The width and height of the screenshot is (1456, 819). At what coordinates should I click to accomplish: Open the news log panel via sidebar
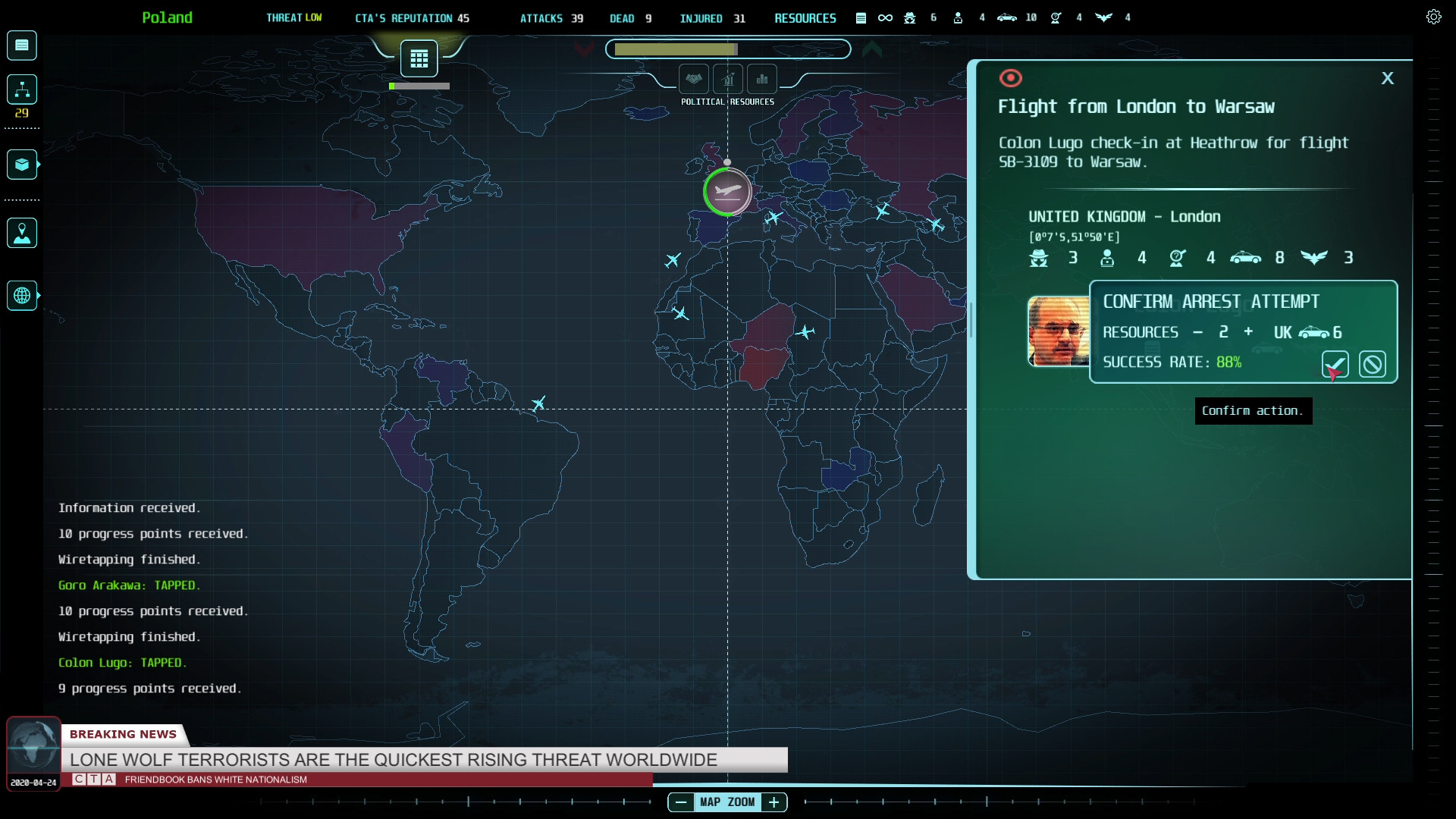21,45
